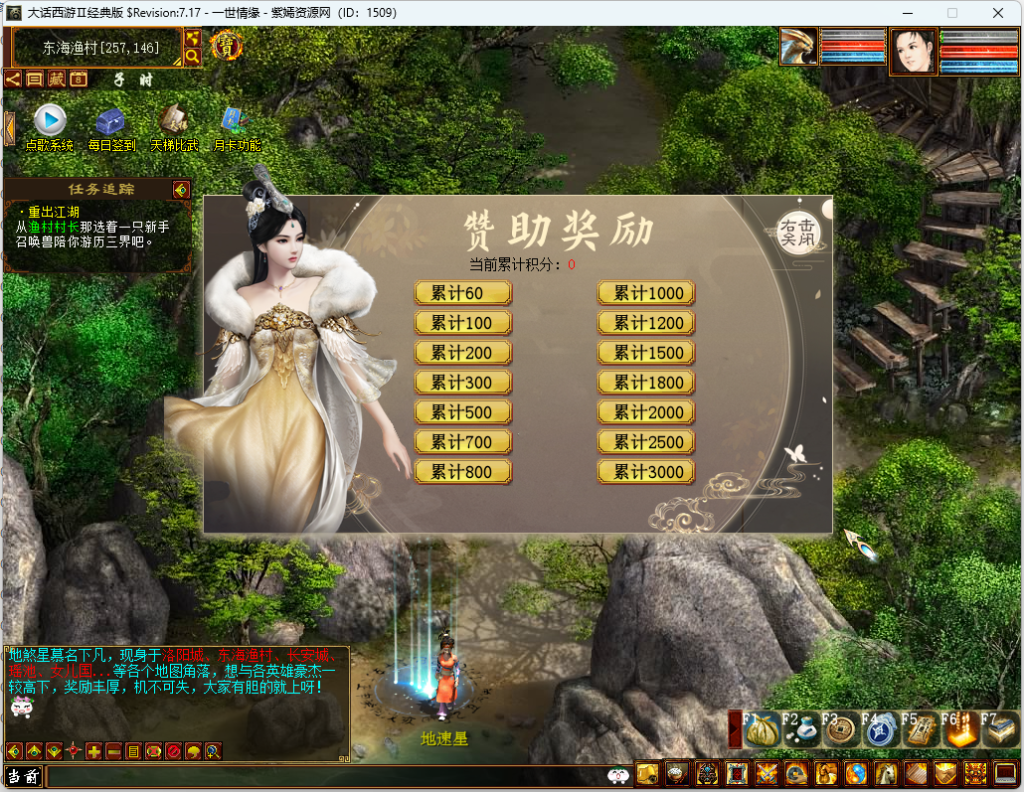Close the 赞助奖励 sponsor reward panel
Image resolution: width=1024 pixels, height=792 pixels.
[797, 234]
